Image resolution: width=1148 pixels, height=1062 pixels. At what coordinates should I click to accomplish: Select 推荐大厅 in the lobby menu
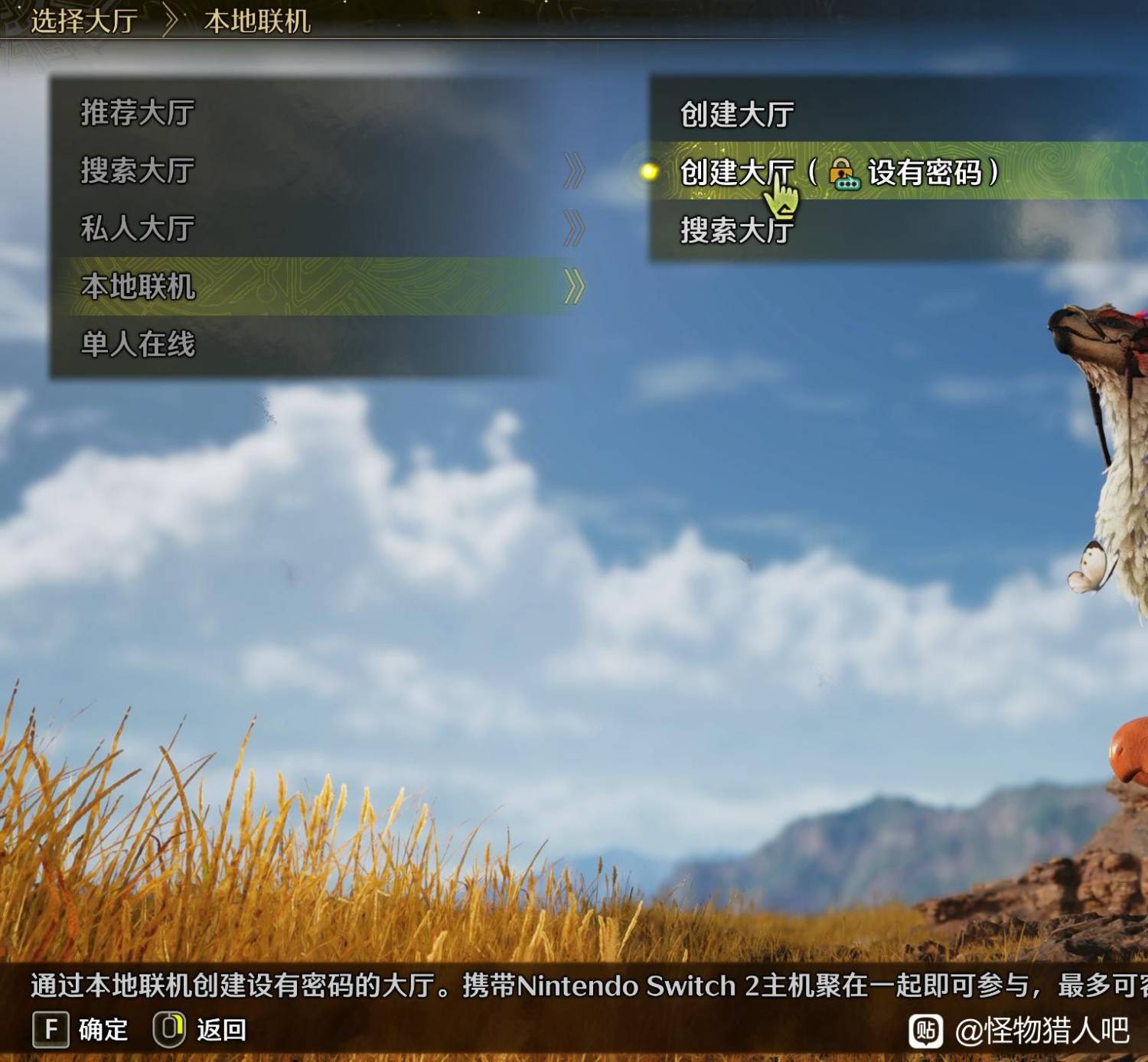point(138,112)
